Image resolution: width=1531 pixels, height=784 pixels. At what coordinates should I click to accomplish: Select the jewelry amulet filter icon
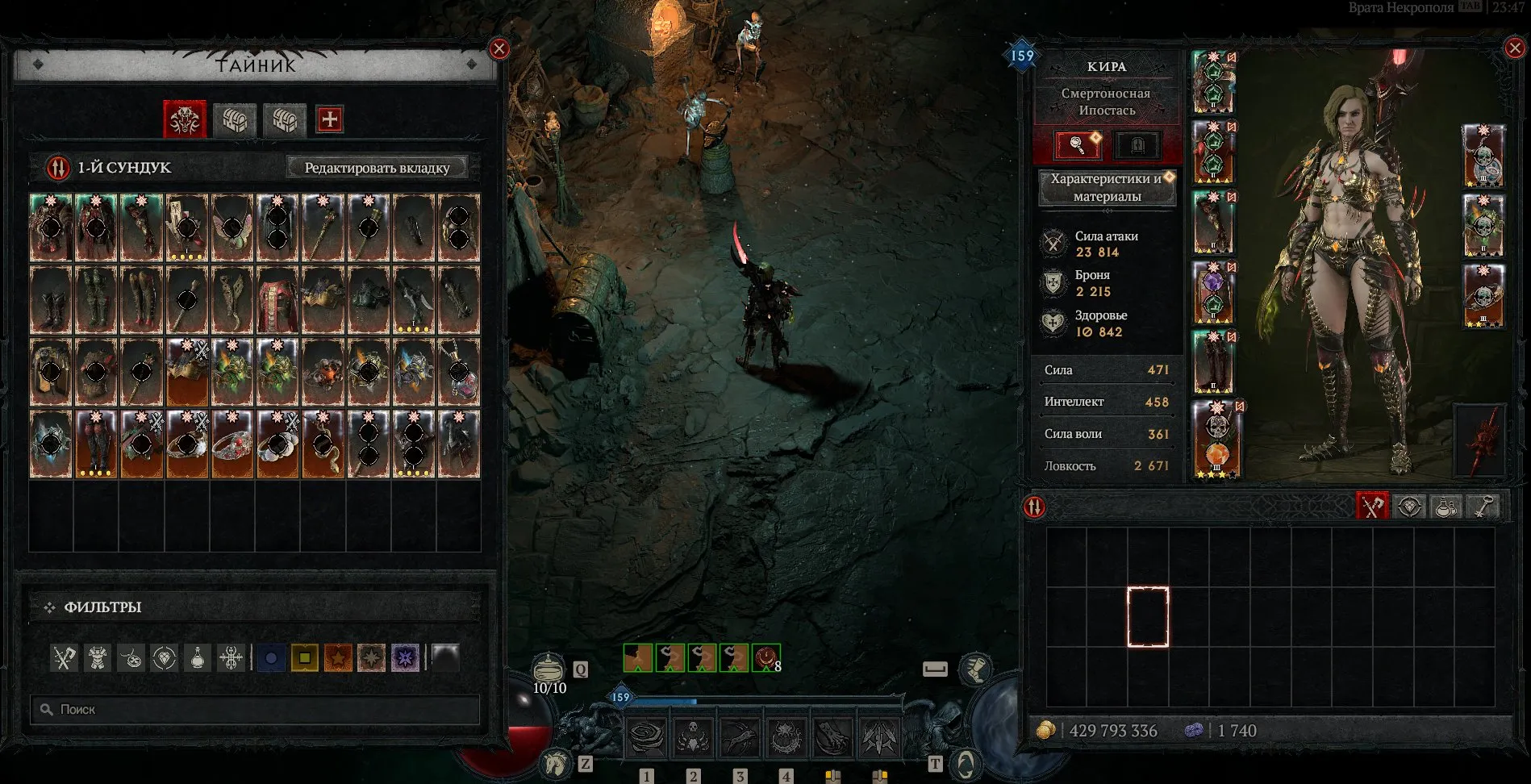pyautogui.click(x=129, y=659)
